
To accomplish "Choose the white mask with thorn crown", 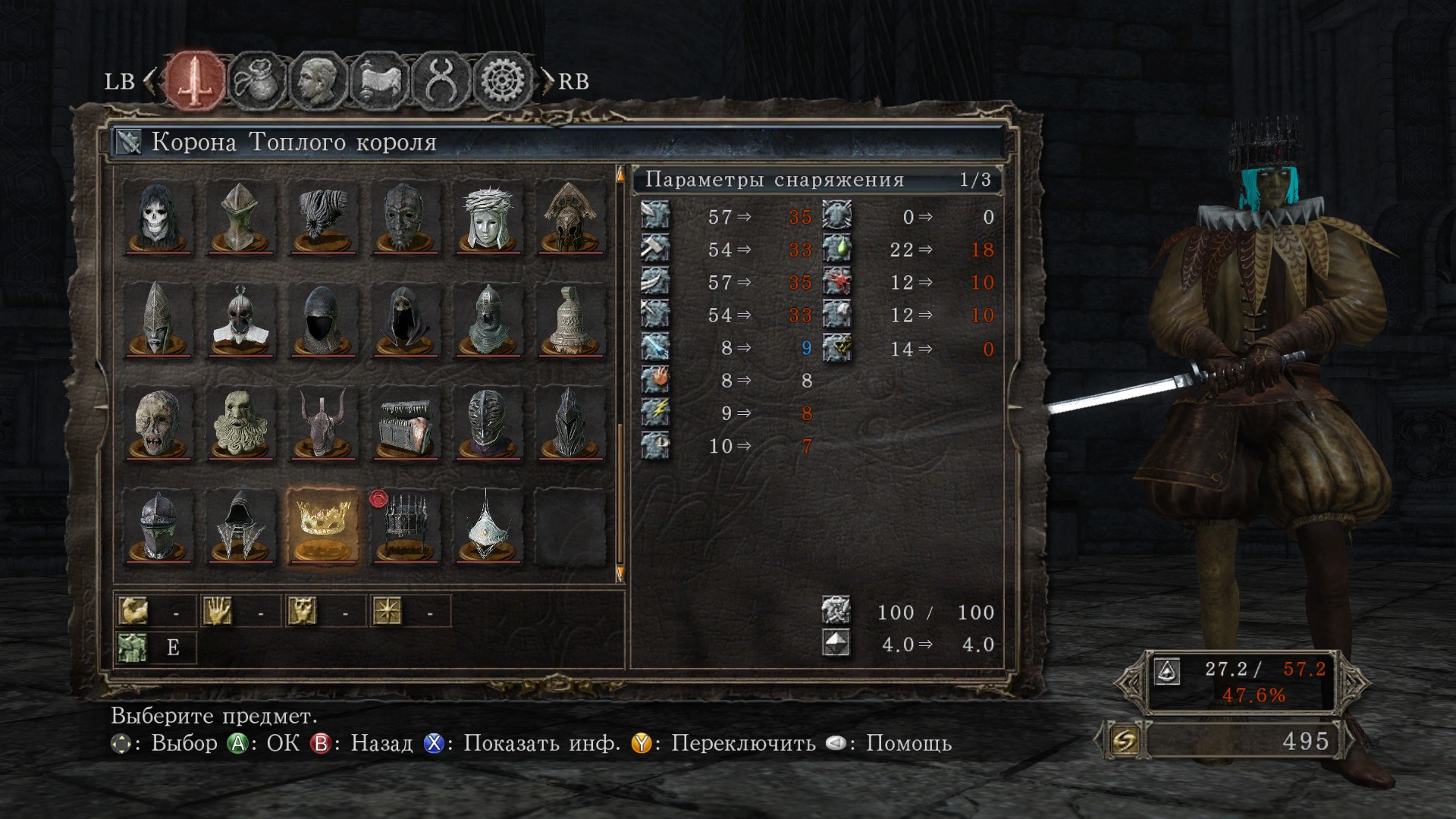I will point(488,217).
